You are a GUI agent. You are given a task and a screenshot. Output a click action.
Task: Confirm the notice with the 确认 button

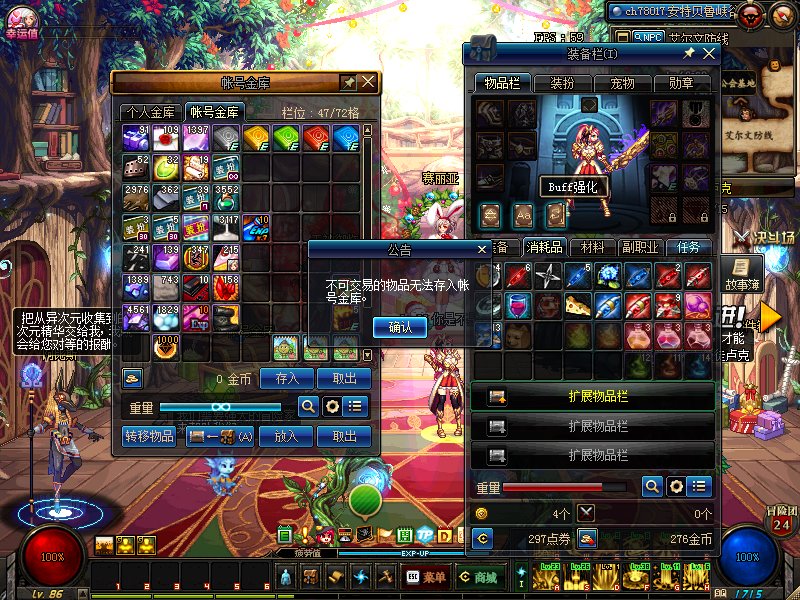tap(399, 327)
